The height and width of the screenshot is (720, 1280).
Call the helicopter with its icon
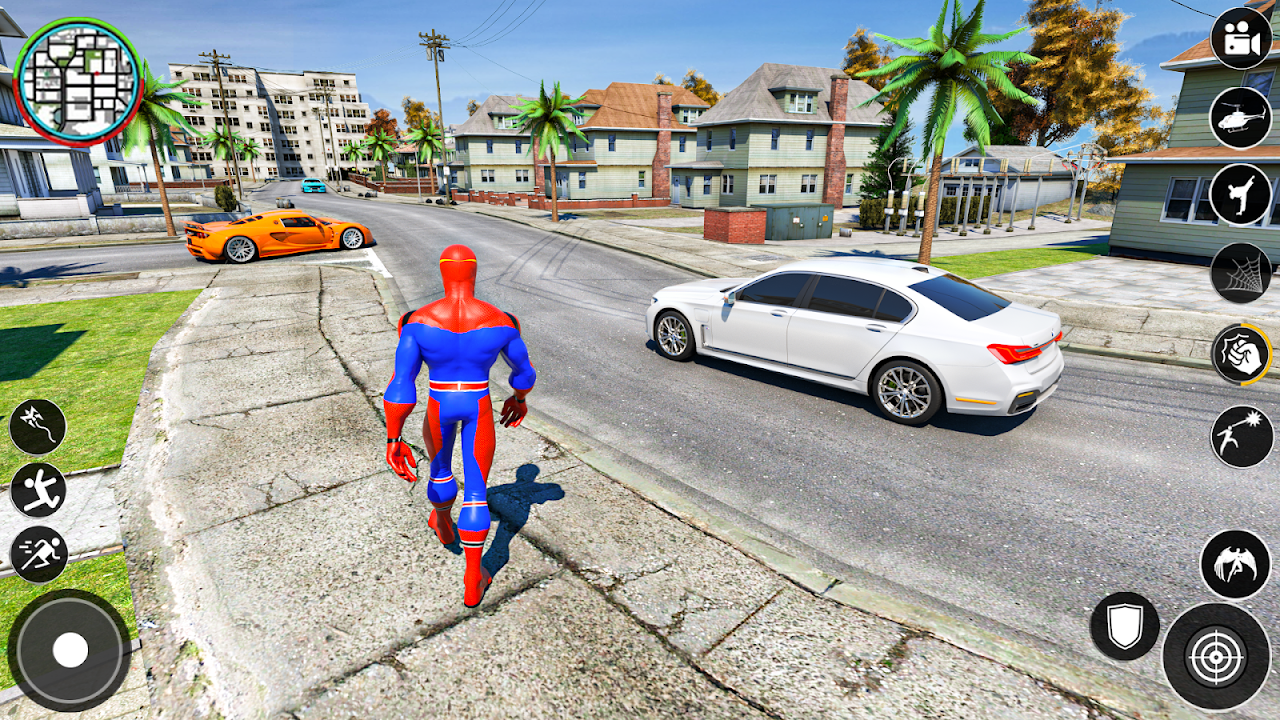click(1241, 117)
